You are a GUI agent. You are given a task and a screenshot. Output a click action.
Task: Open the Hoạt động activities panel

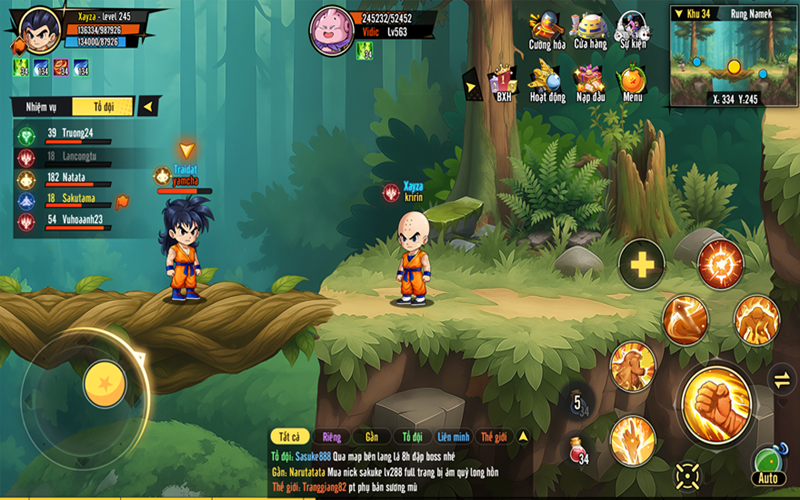point(546,80)
